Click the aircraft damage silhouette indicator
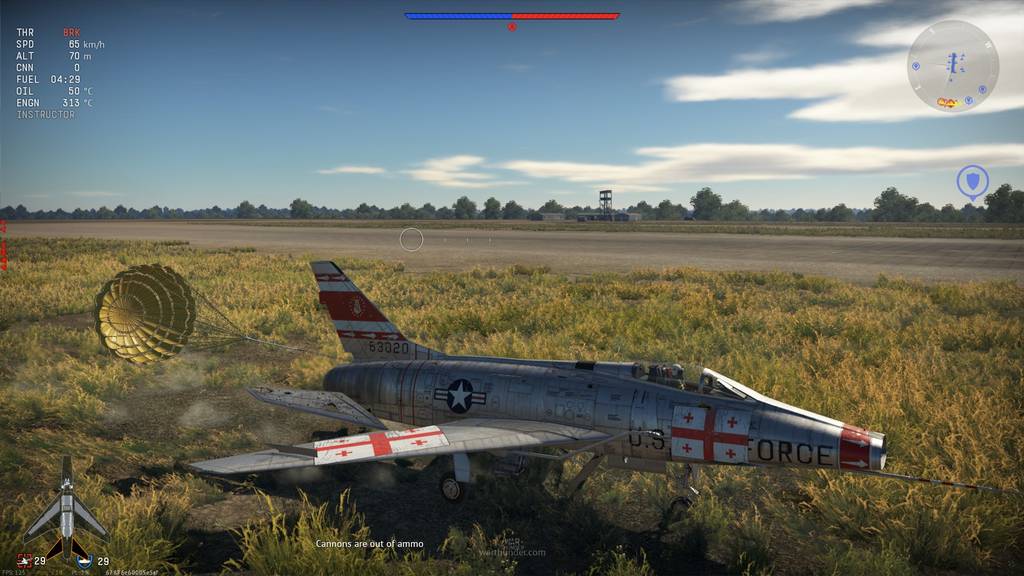1024x576 pixels. click(x=66, y=503)
